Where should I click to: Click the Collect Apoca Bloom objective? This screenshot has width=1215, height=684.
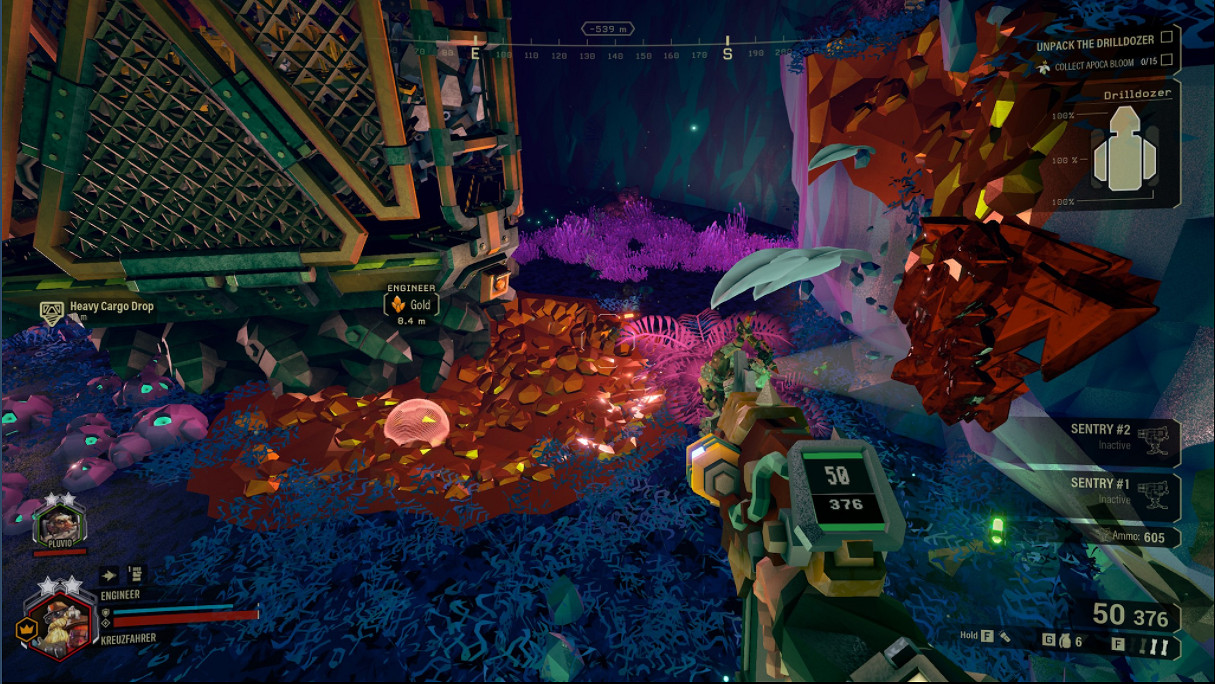(x=1103, y=63)
